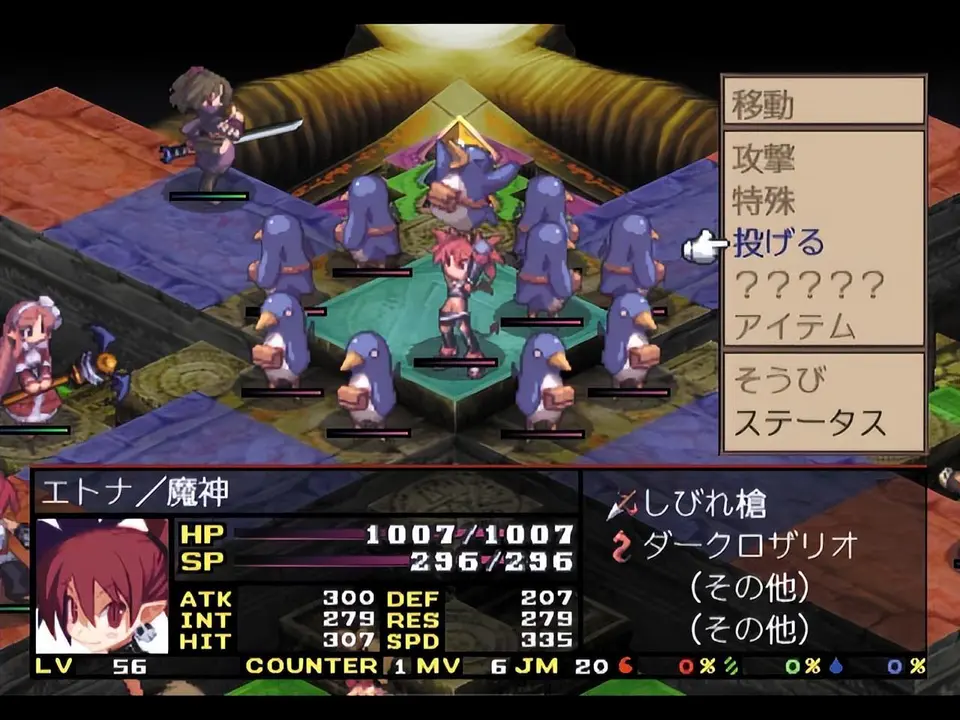Image resolution: width=960 pixels, height=720 pixels.
Task: Select the 移動 (Move) command
Action: click(x=764, y=103)
